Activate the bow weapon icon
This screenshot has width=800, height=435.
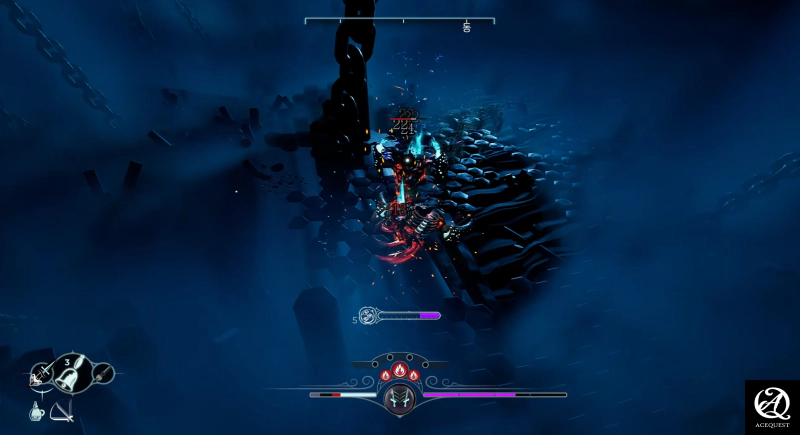click(x=62, y=410)
